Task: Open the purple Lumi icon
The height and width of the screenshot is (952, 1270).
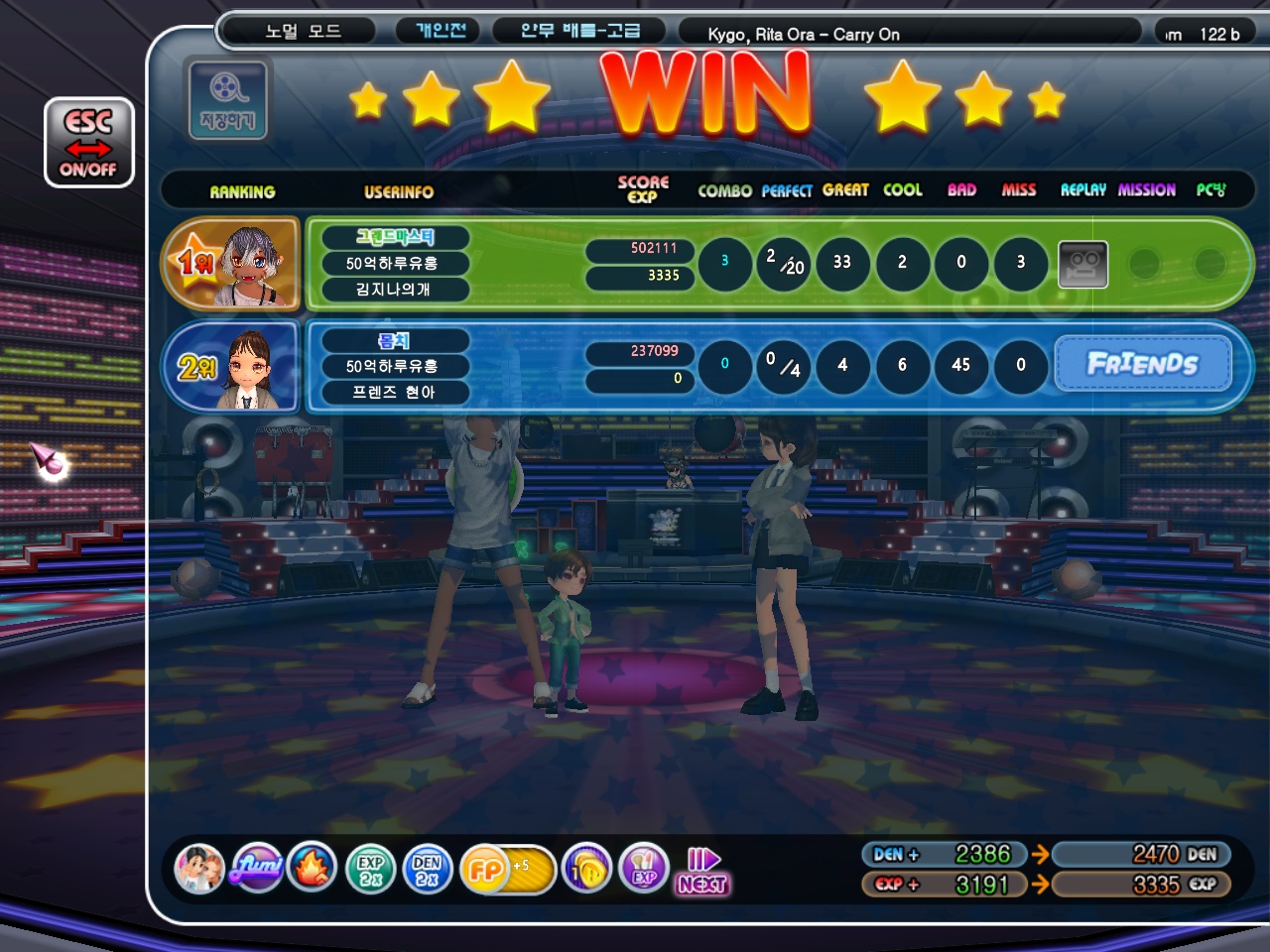Action: pos(257,870)
